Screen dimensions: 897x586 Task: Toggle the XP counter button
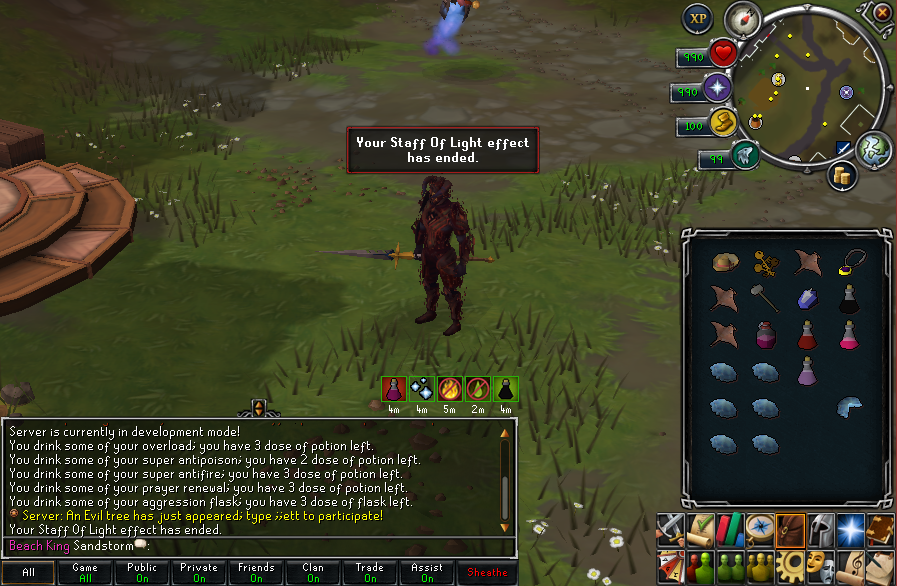[x=697, y=18]
